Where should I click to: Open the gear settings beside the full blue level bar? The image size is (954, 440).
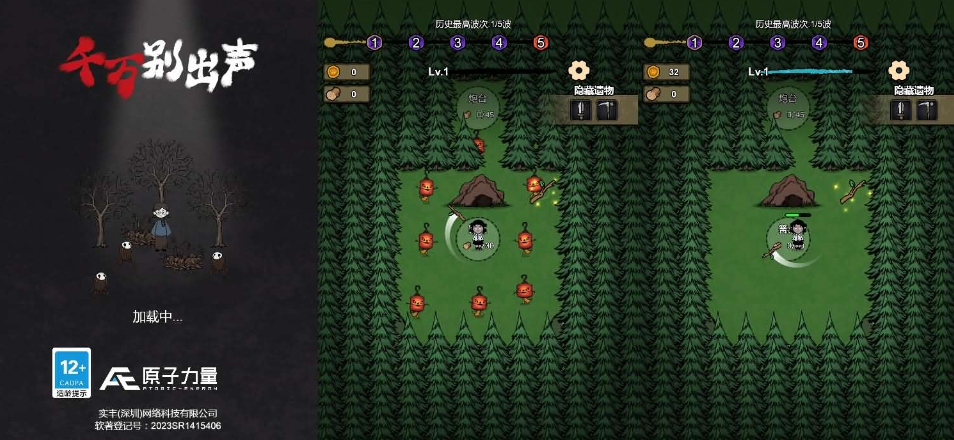(898, 70)
